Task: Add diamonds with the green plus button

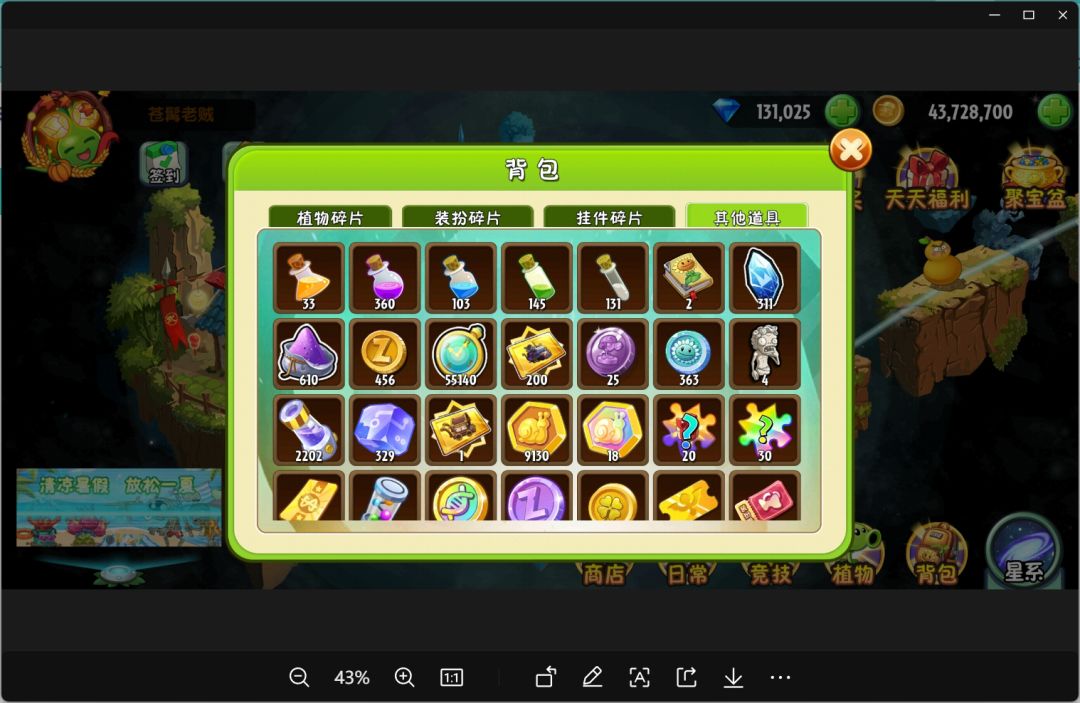Action: [842, 111]
